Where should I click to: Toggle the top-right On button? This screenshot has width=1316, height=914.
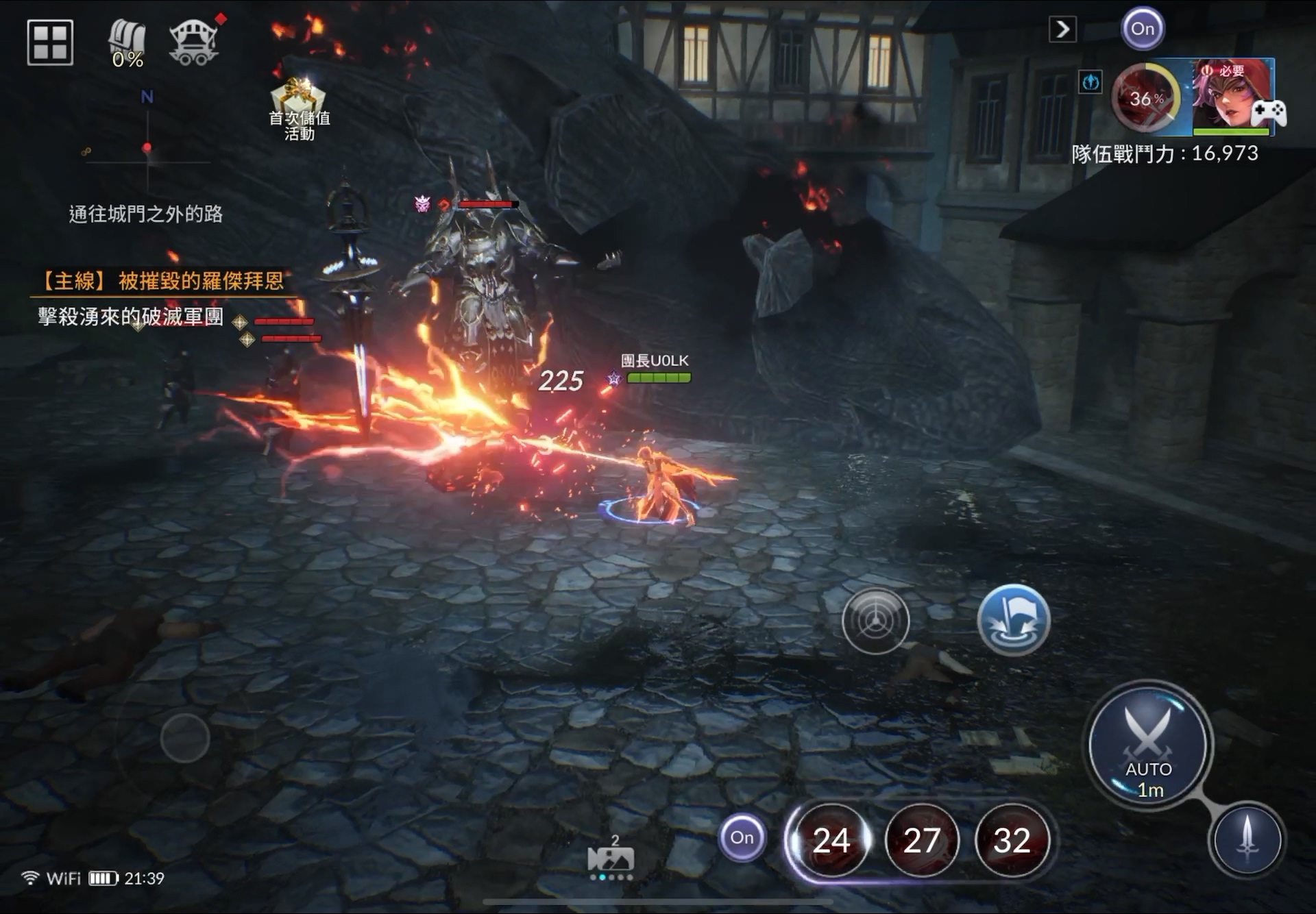pos(1143,29)
